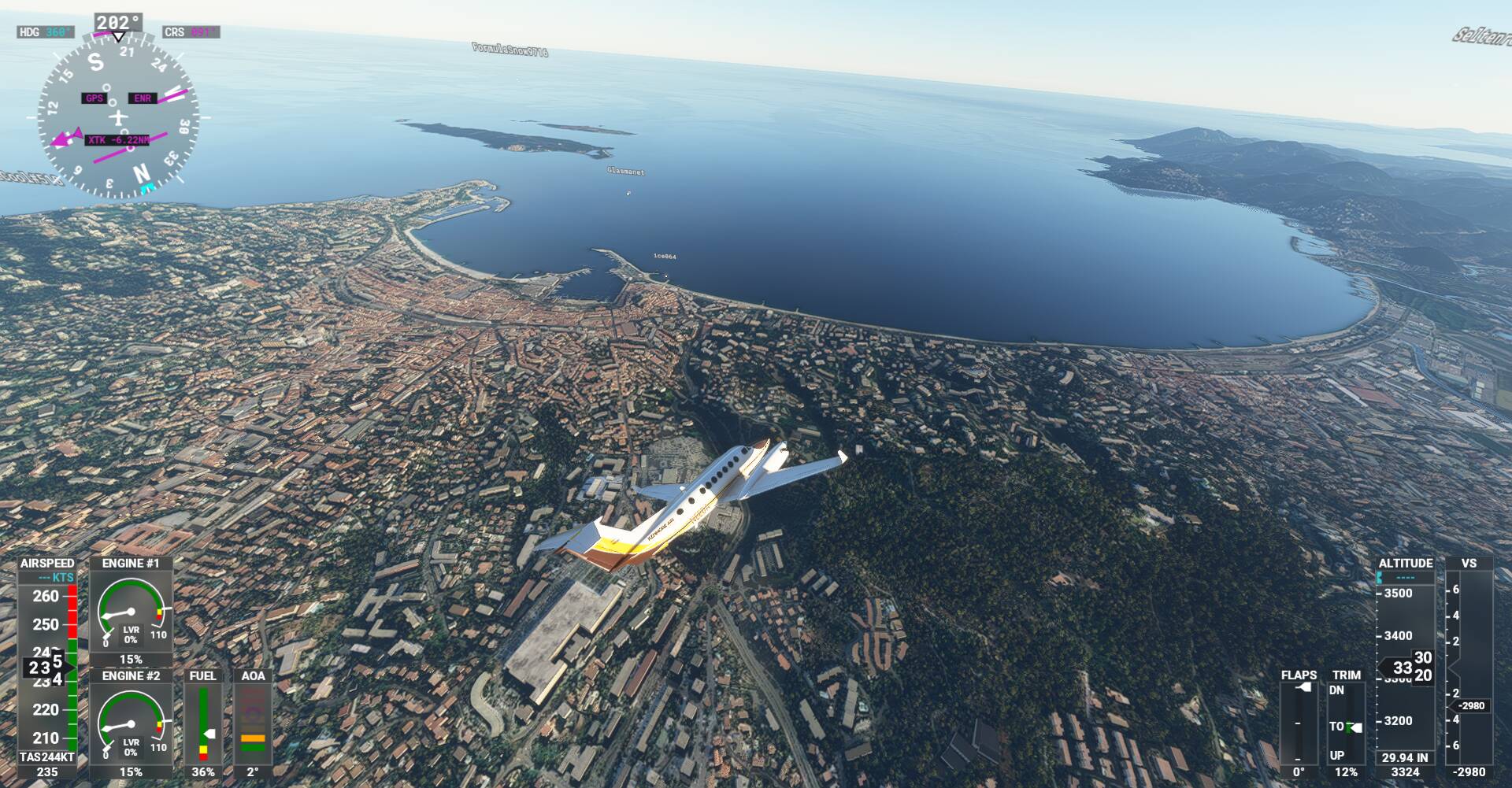Screen dimensions: 1512x788
Task: Select the CRS course box
Action: (191, 32)
